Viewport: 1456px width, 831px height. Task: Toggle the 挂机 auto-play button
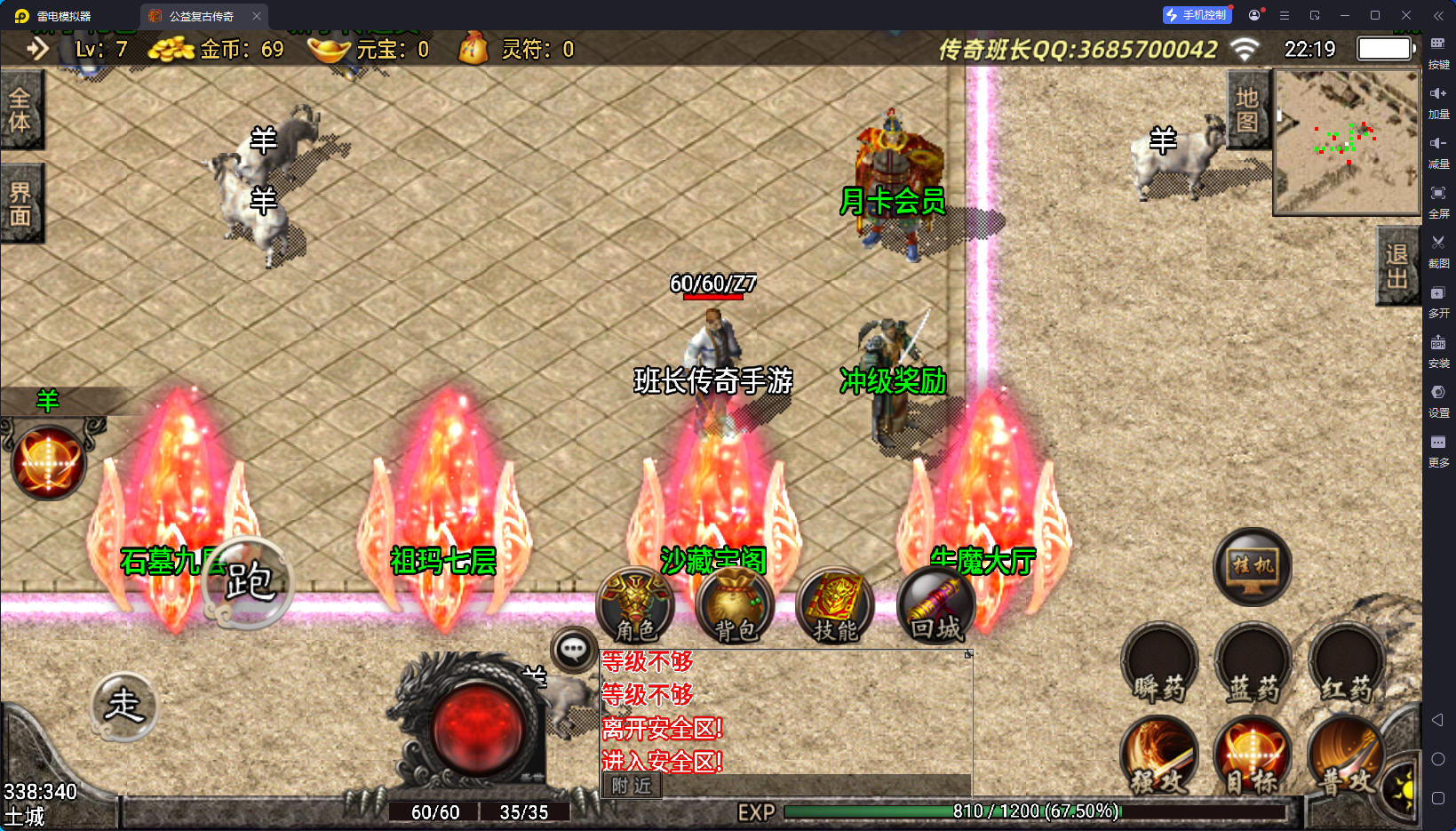[1252, 566]
